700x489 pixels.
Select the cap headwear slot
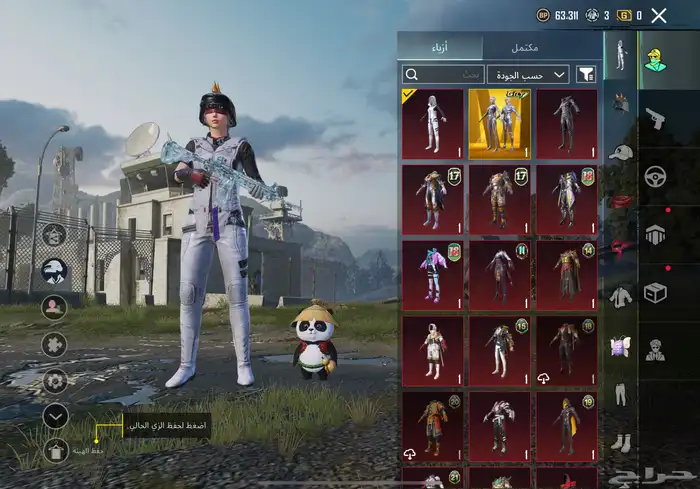(621, 152)
